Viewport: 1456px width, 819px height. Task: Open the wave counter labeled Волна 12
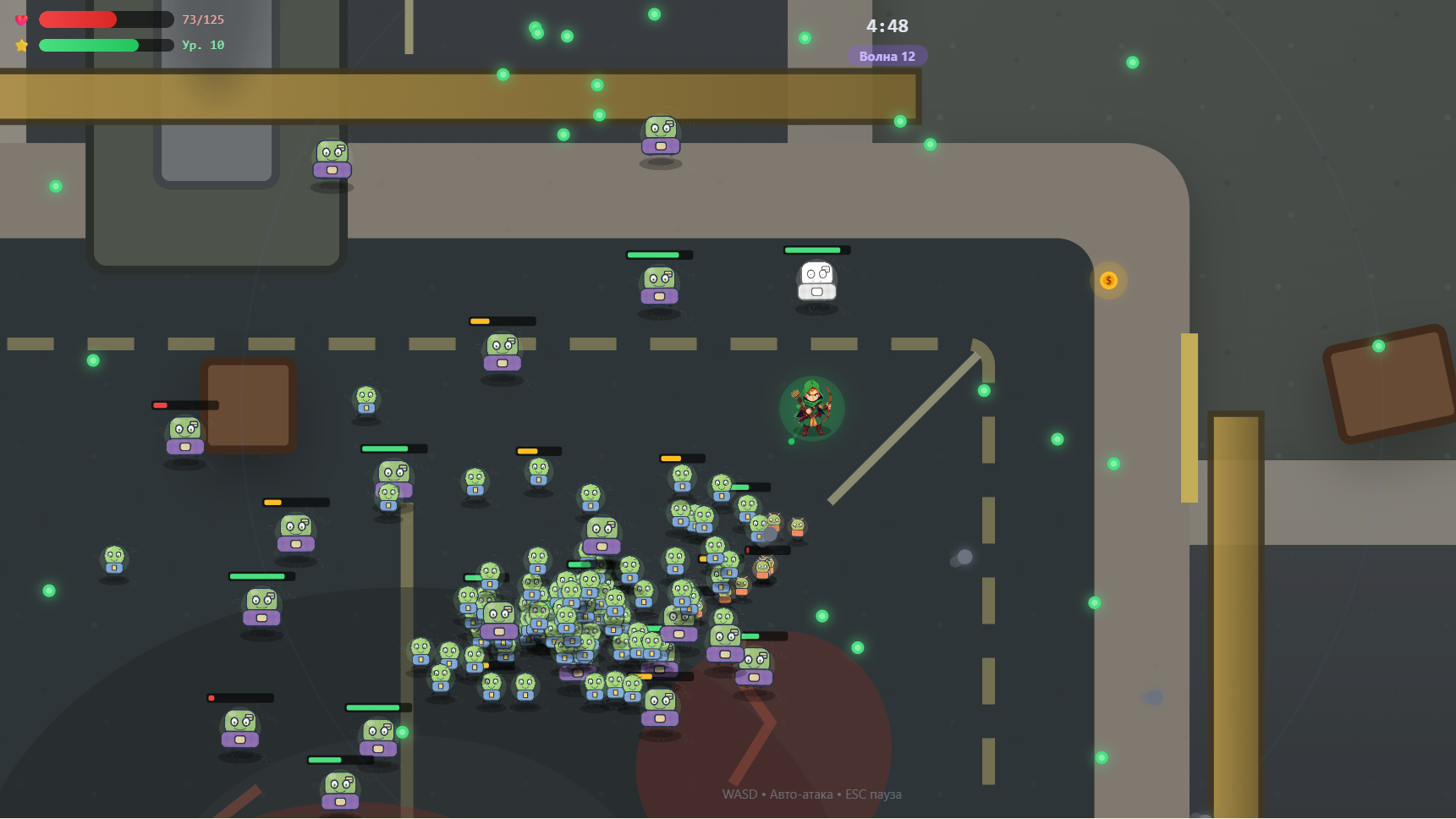pos(887,56)
